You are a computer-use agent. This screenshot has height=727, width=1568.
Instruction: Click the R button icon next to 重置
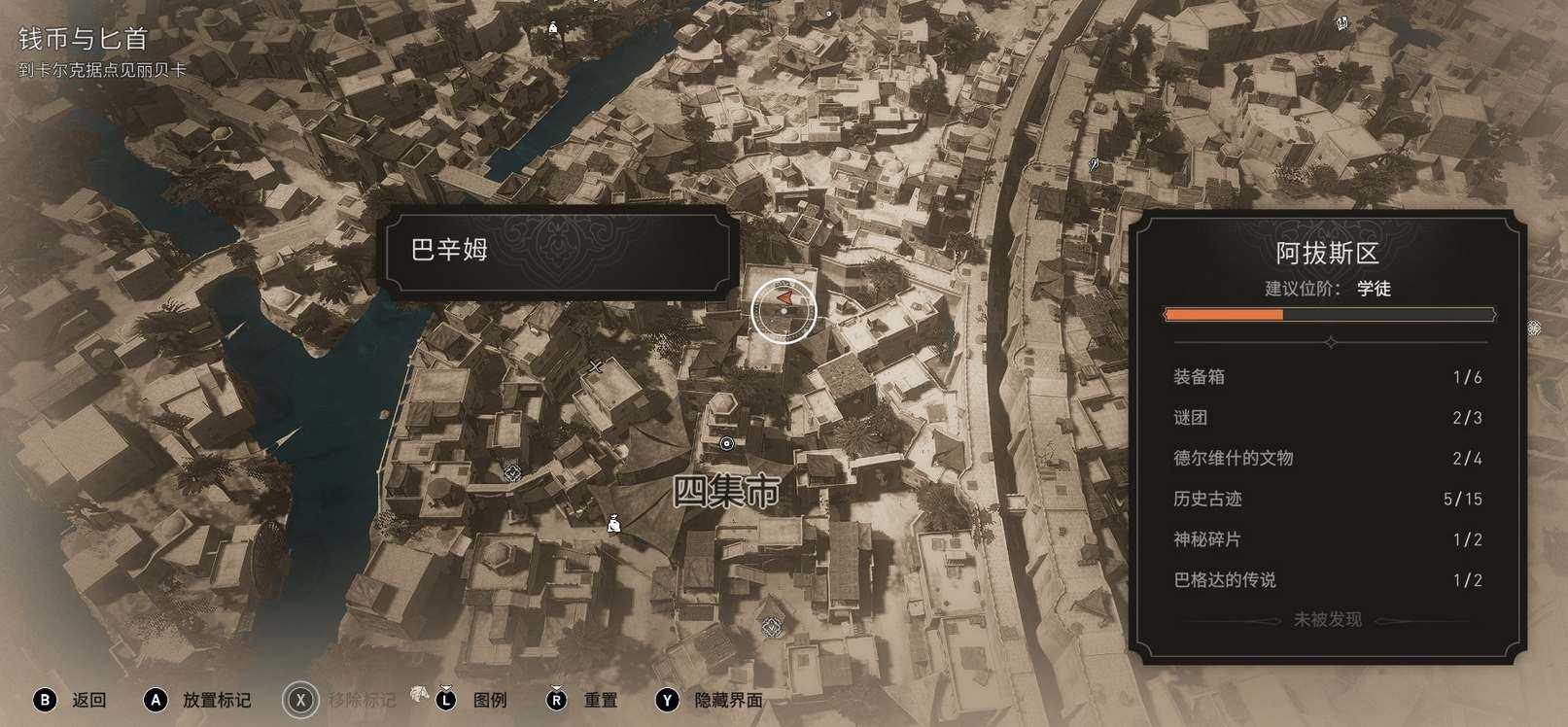coord(557,699)
